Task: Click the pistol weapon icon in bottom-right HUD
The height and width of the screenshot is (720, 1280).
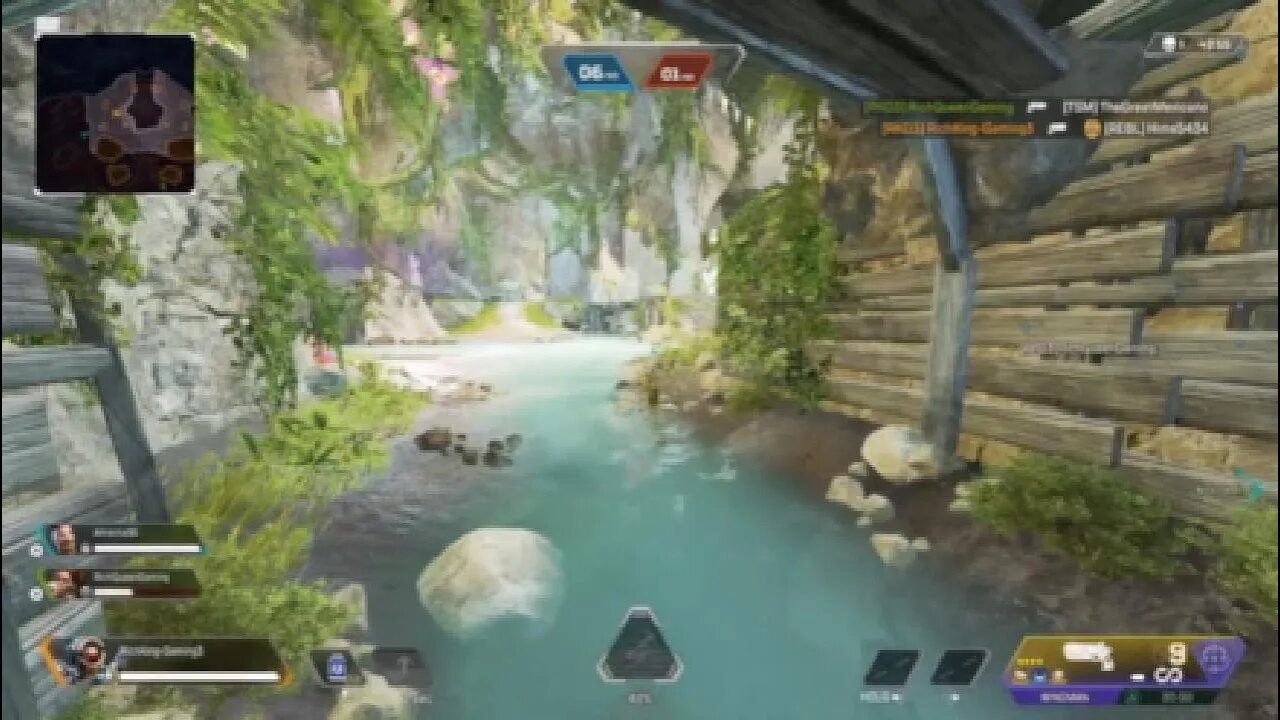Action: pyautogui.click(x=1085, y=652)
